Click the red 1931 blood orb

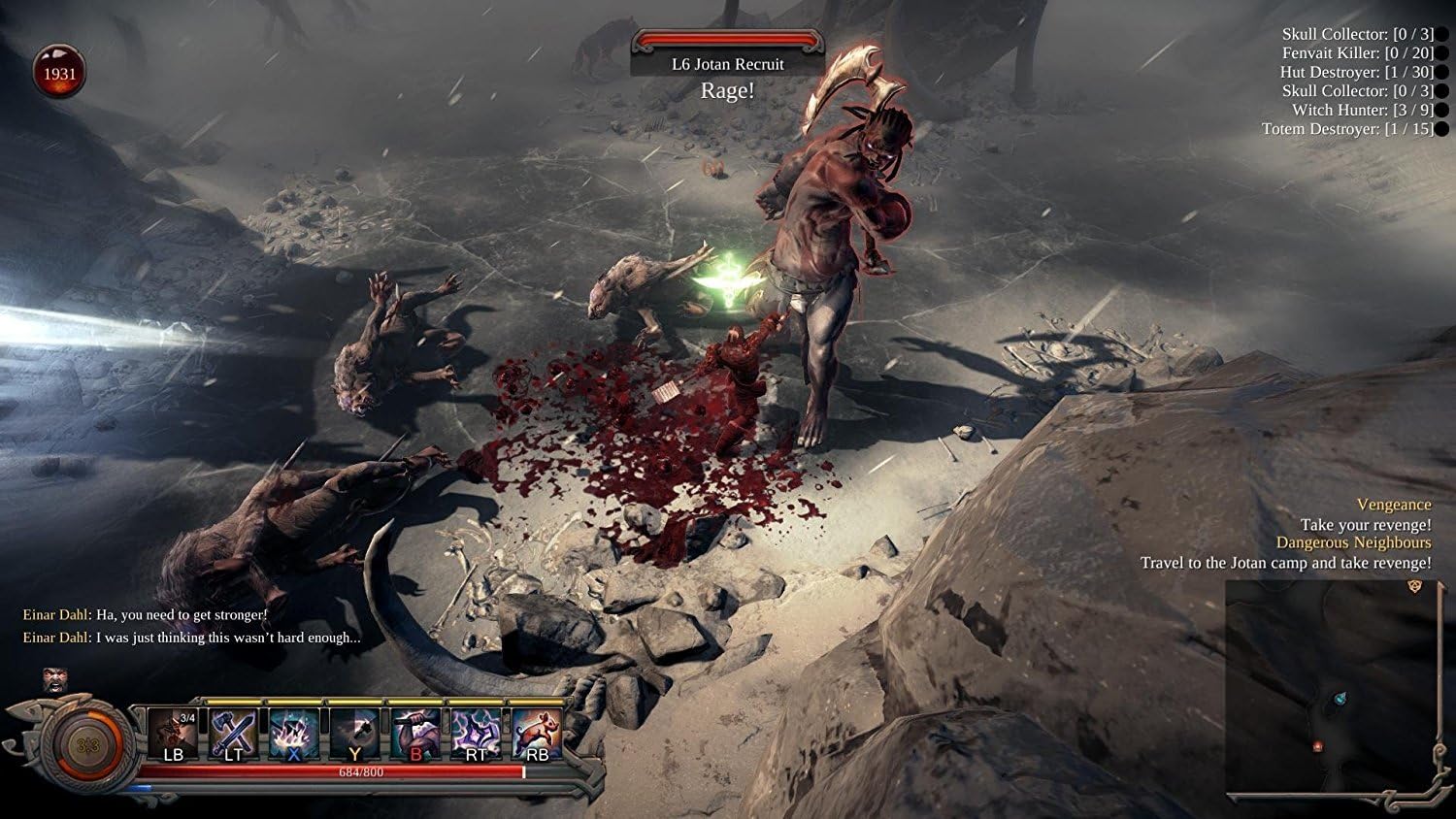click(x=59, y=74)
